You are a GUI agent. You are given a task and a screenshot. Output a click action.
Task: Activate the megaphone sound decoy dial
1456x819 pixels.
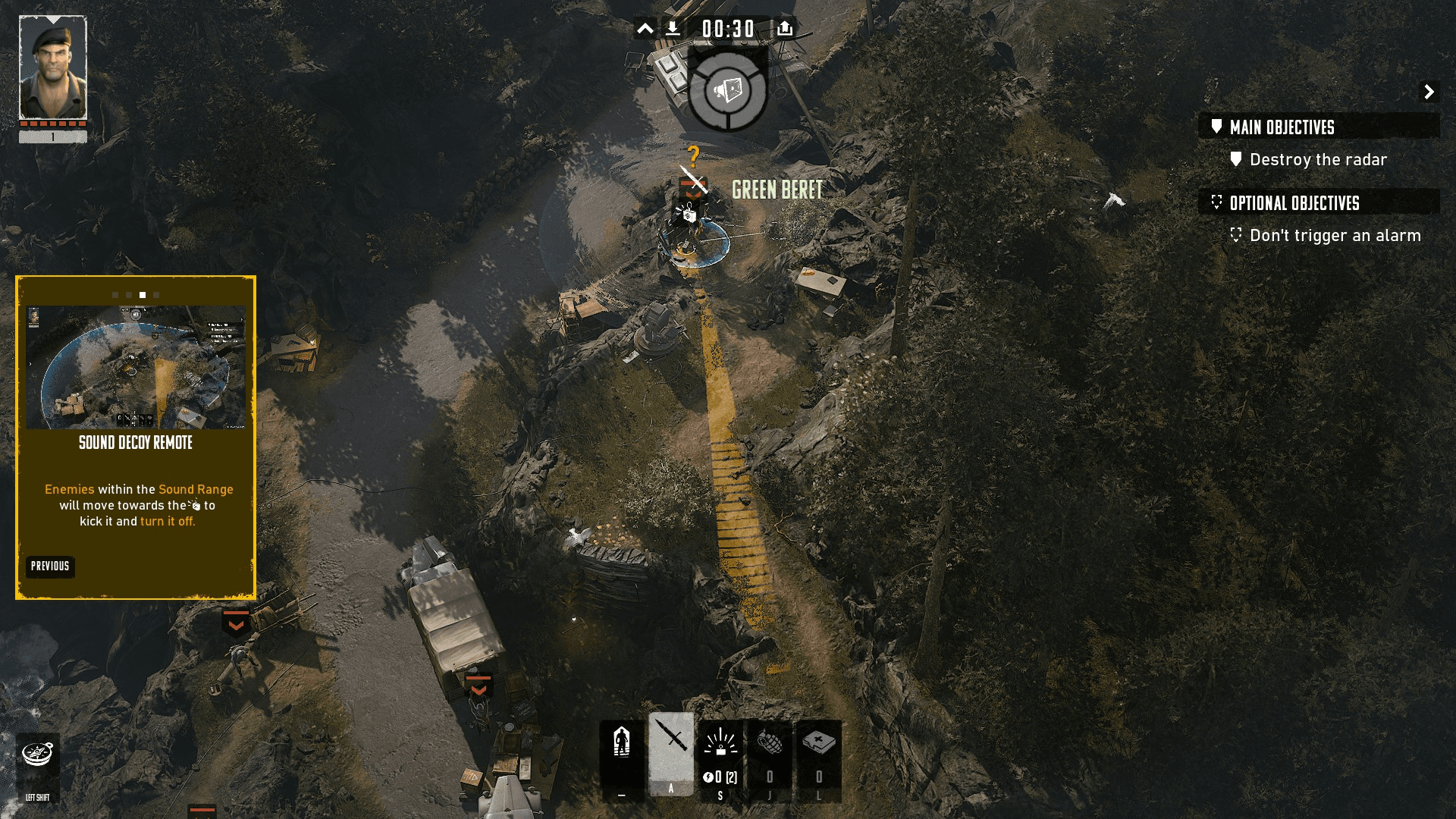(728, 90)
